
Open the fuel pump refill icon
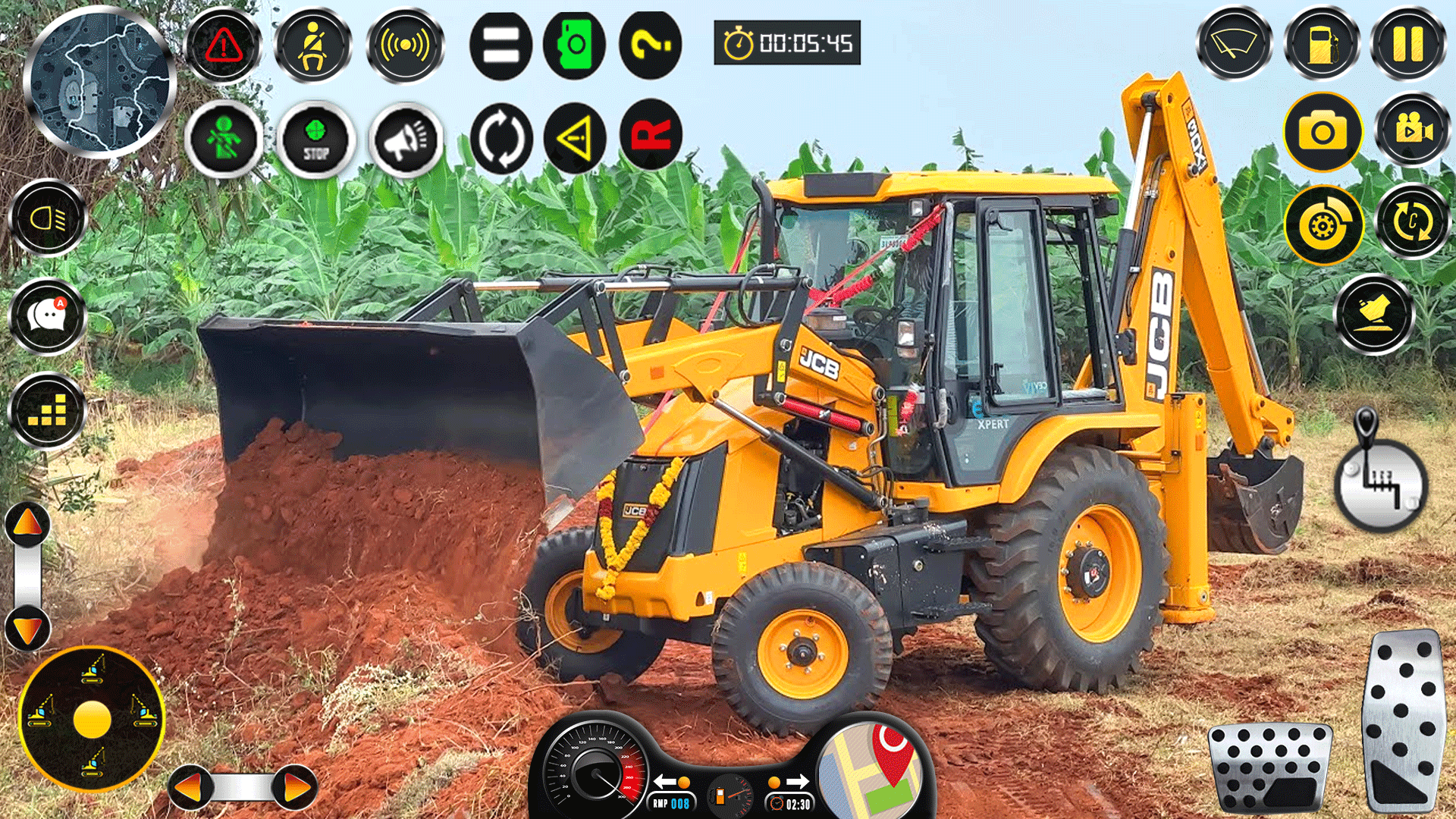tap(1322, 45)
